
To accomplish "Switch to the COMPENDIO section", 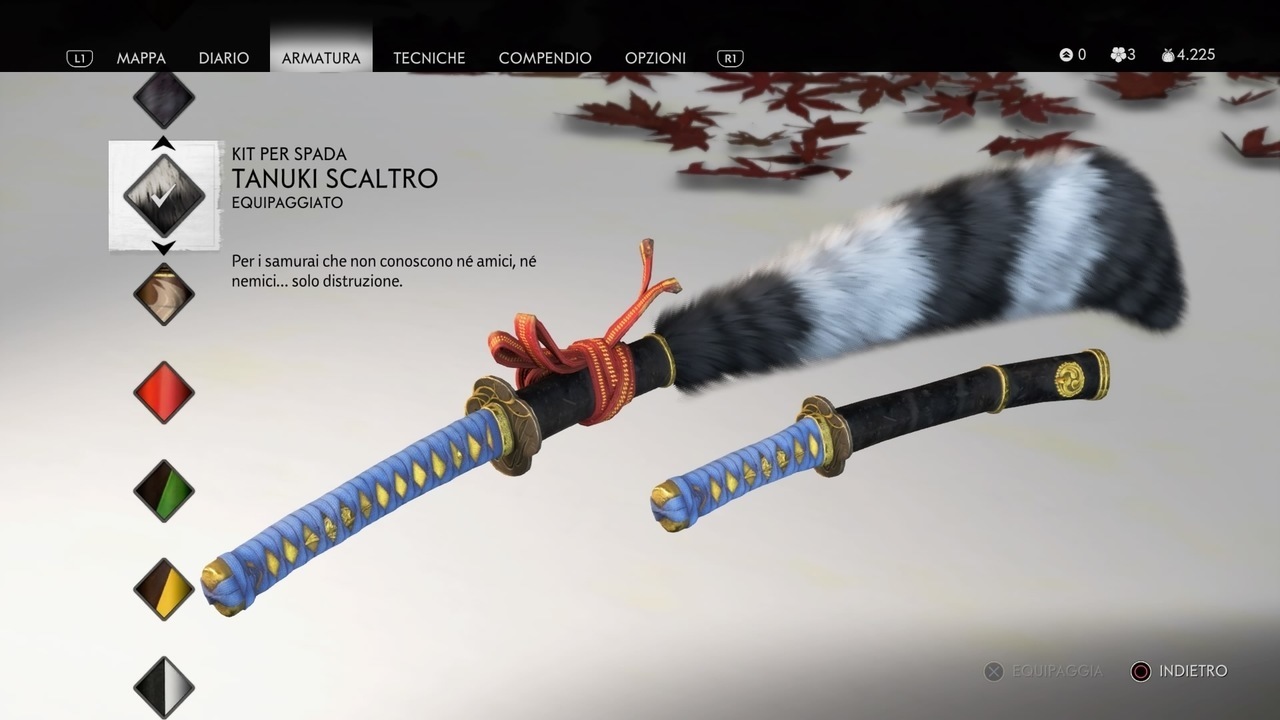I will 545,58.
